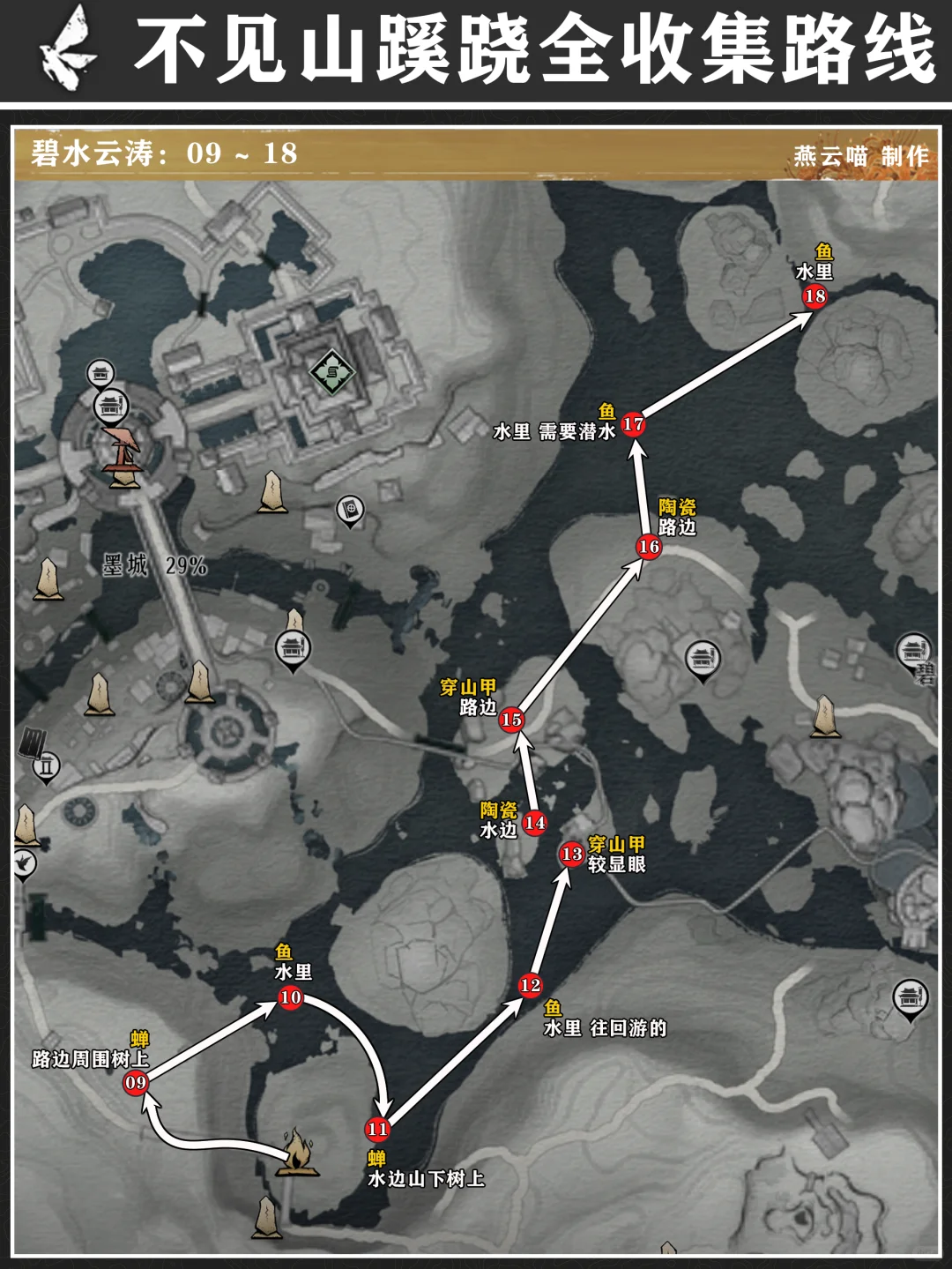This screenshot has height=1269, width=952.
Task: Select route marker 15
Action: coord(511,720)
